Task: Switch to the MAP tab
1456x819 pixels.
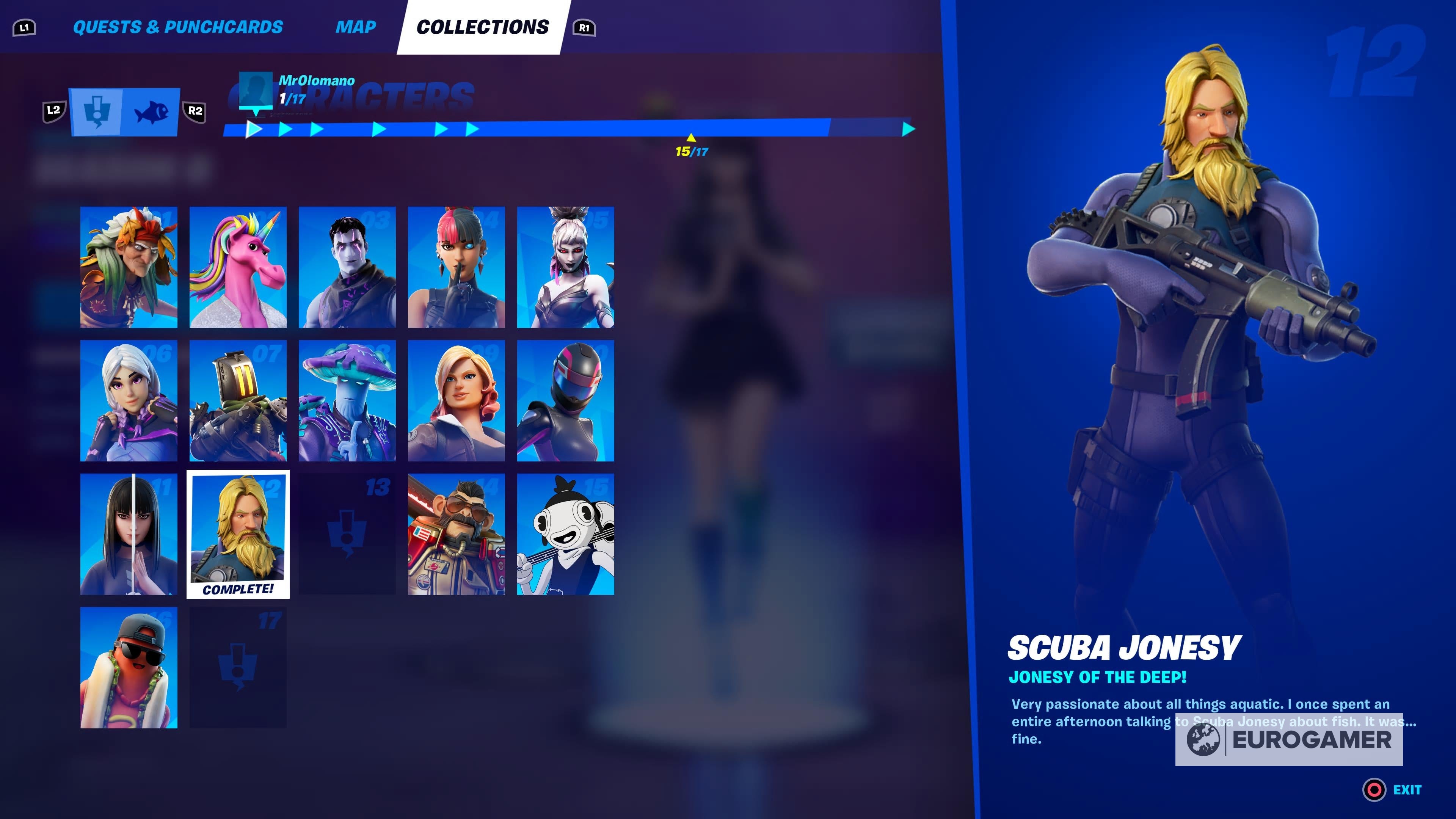Action: tap(356, 27)
